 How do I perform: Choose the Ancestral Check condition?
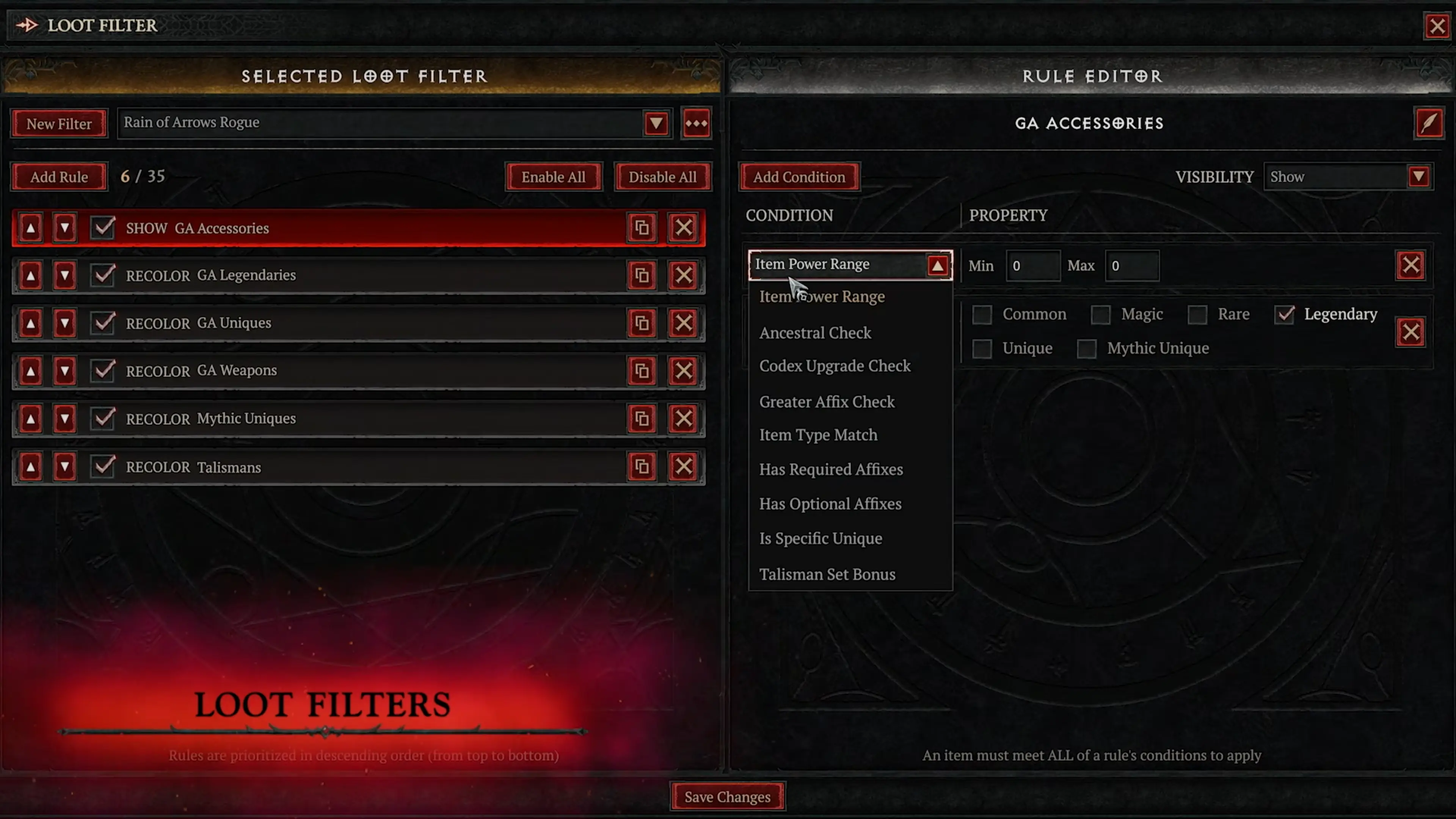tap(814, 333)
